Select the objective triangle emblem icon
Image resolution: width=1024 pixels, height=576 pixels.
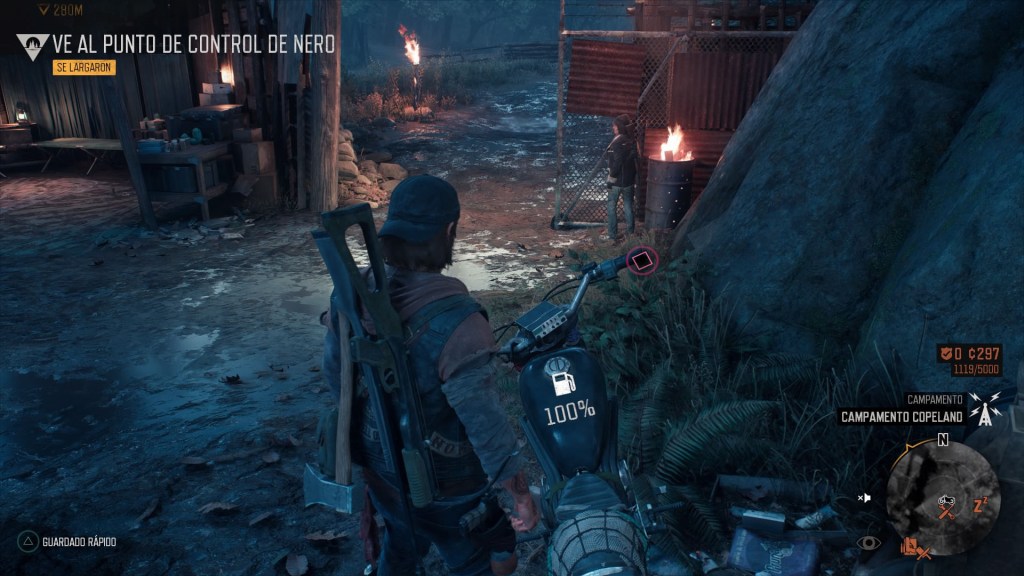pyautogui.click(x=33, y=45)
